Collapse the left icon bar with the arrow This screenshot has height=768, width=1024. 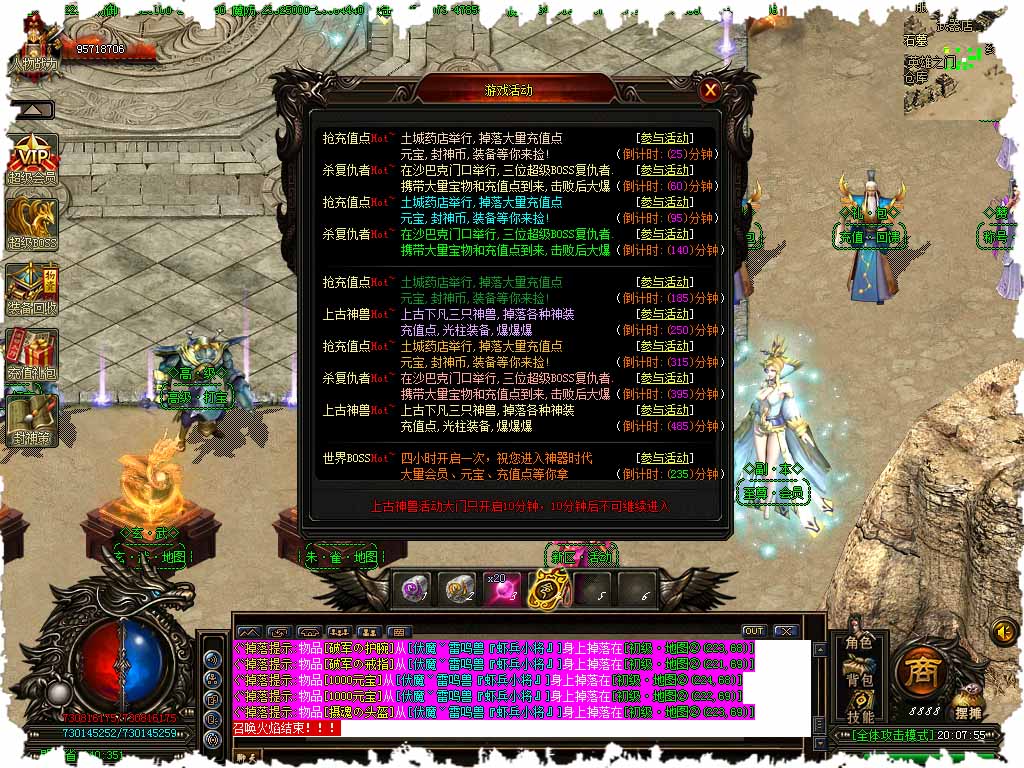32,110
